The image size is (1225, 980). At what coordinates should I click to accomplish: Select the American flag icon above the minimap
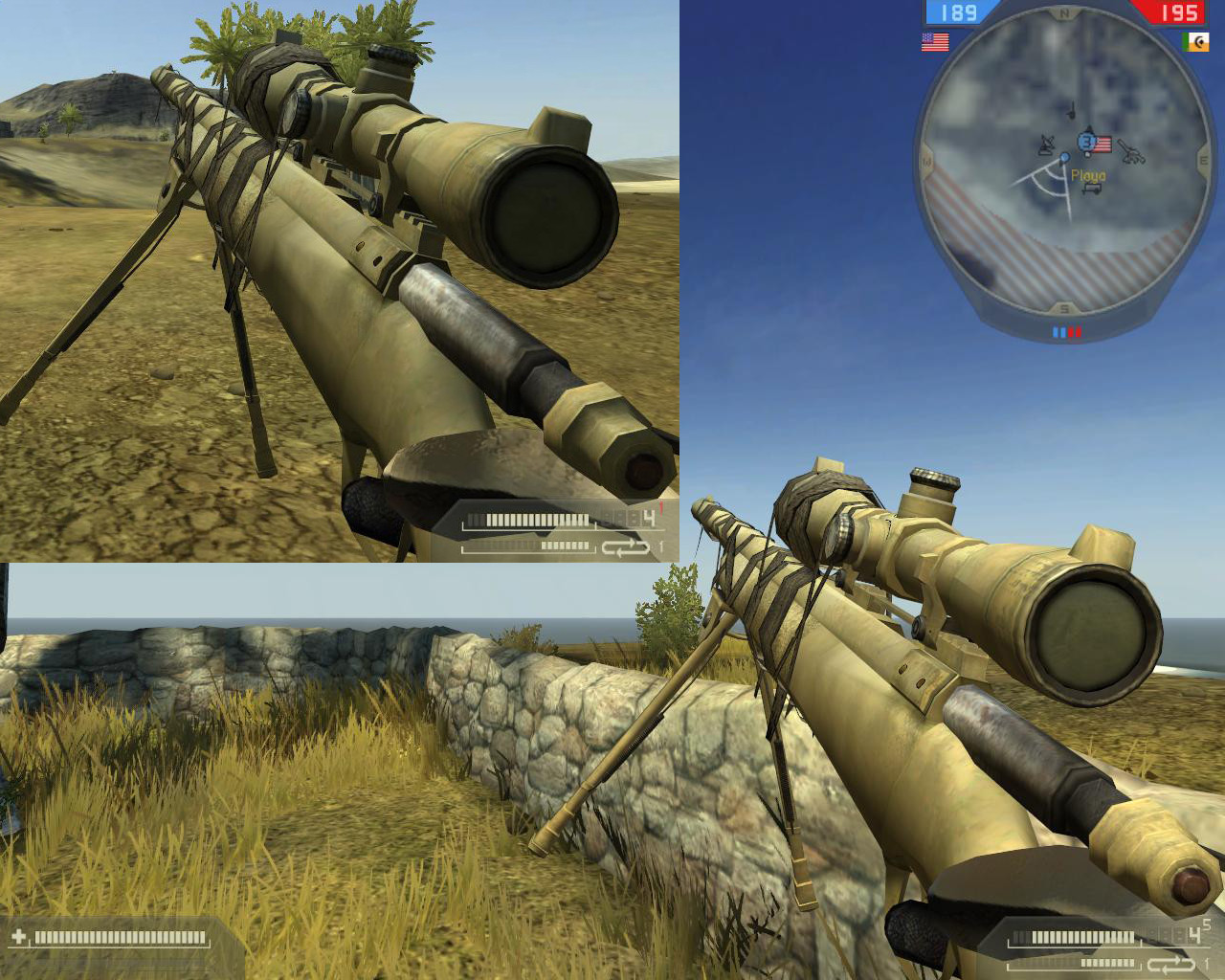click(x=933, y=41)
